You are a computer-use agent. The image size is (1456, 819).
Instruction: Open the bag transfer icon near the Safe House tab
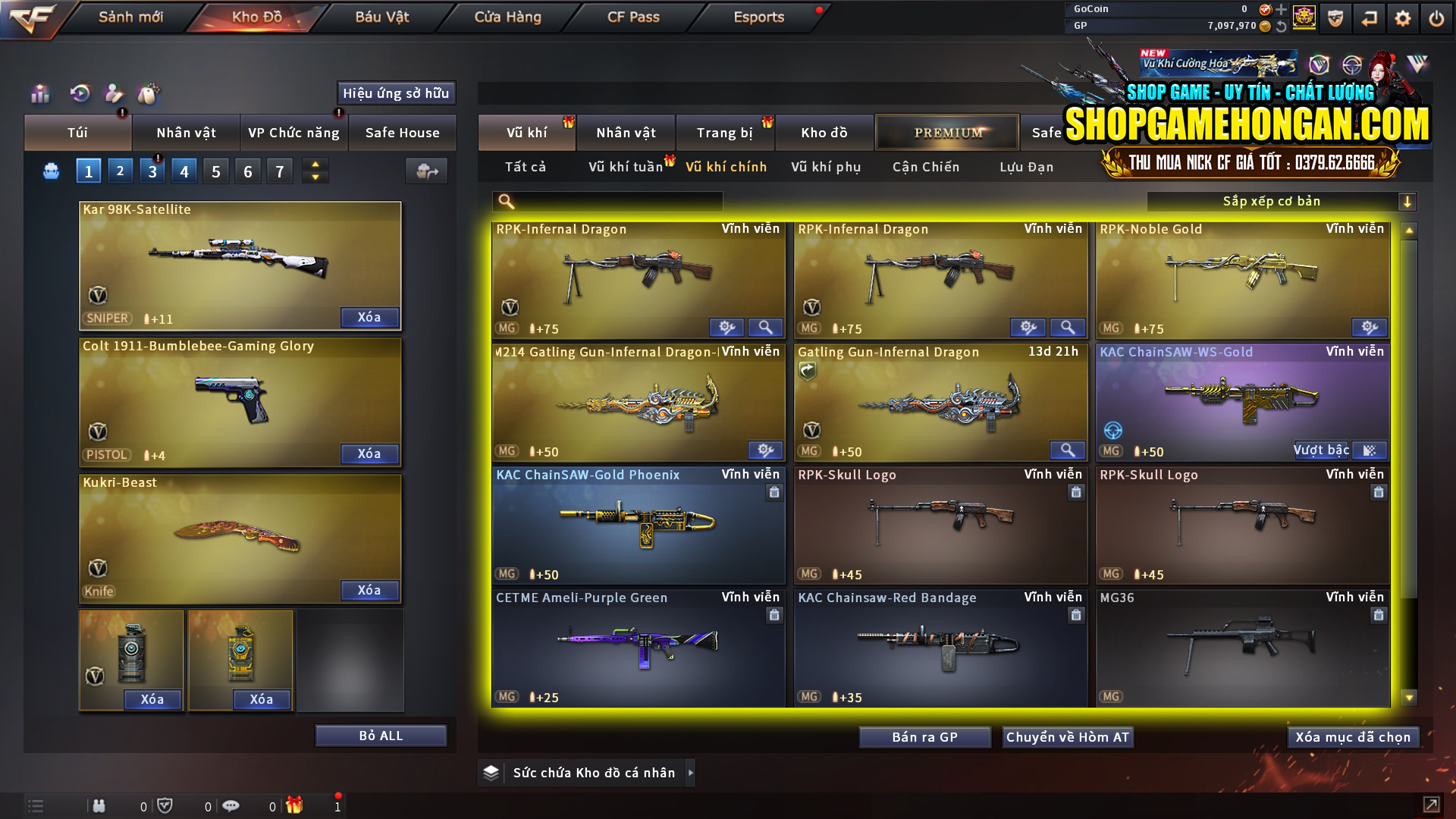[426, 172]
